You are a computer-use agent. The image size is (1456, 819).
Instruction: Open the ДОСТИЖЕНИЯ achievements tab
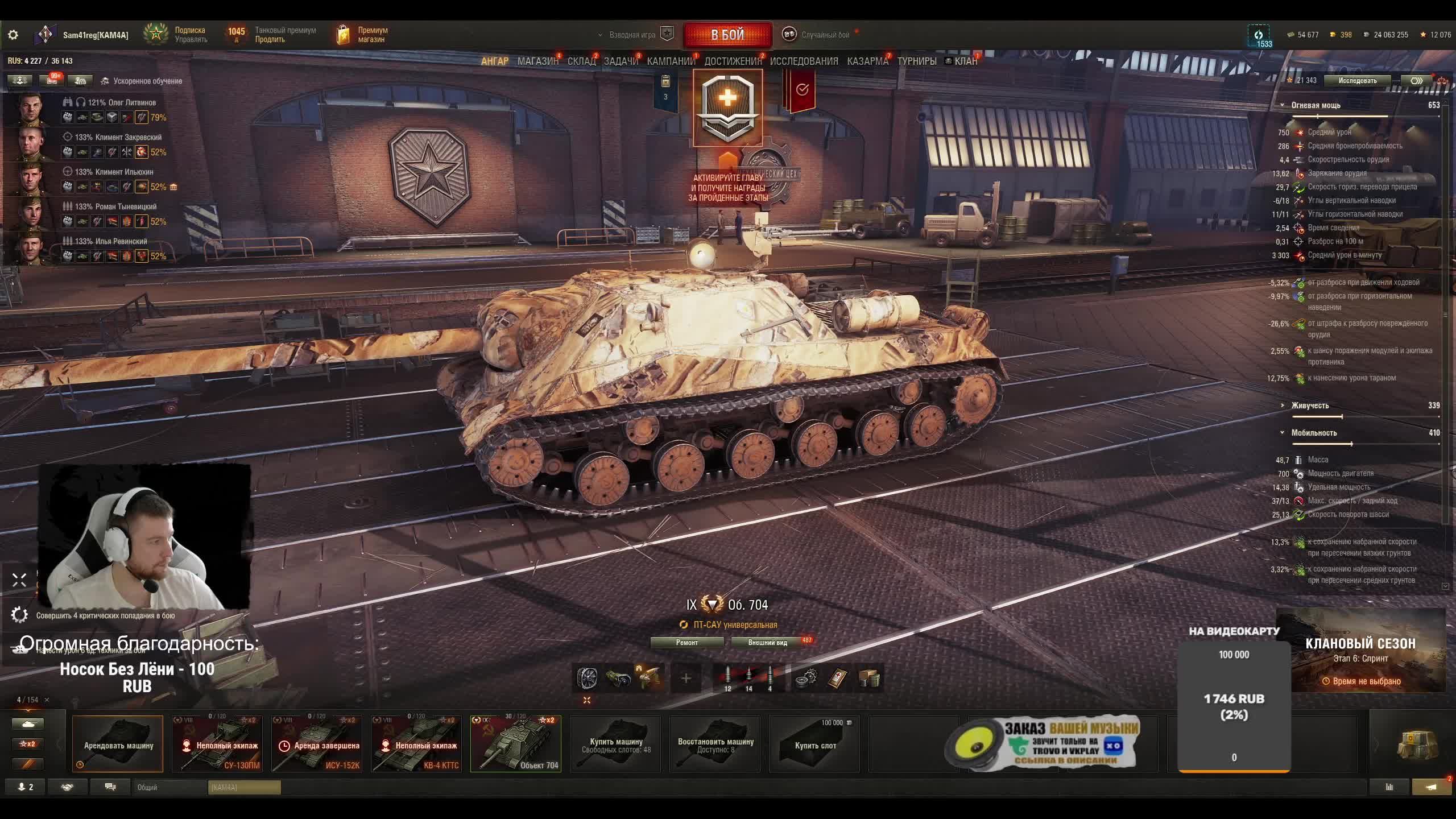click(733, 61)
